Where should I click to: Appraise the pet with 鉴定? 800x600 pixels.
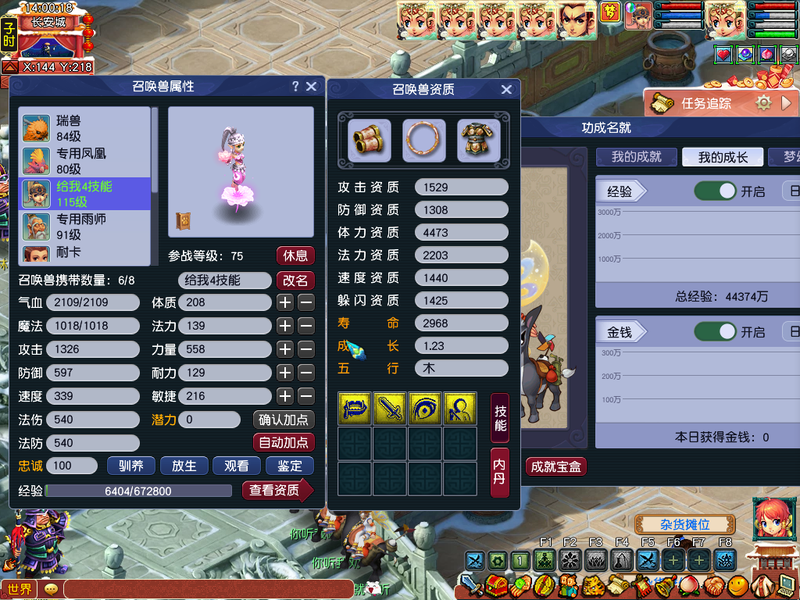(290, 466)
